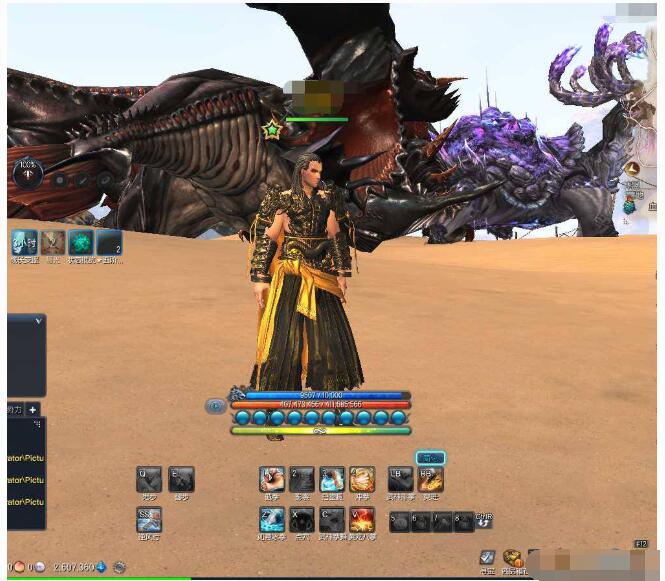Click the eye icon beside the health bar
Image resolution: width=665 pixels, height=581 pixels.
(x=215, y=406)
